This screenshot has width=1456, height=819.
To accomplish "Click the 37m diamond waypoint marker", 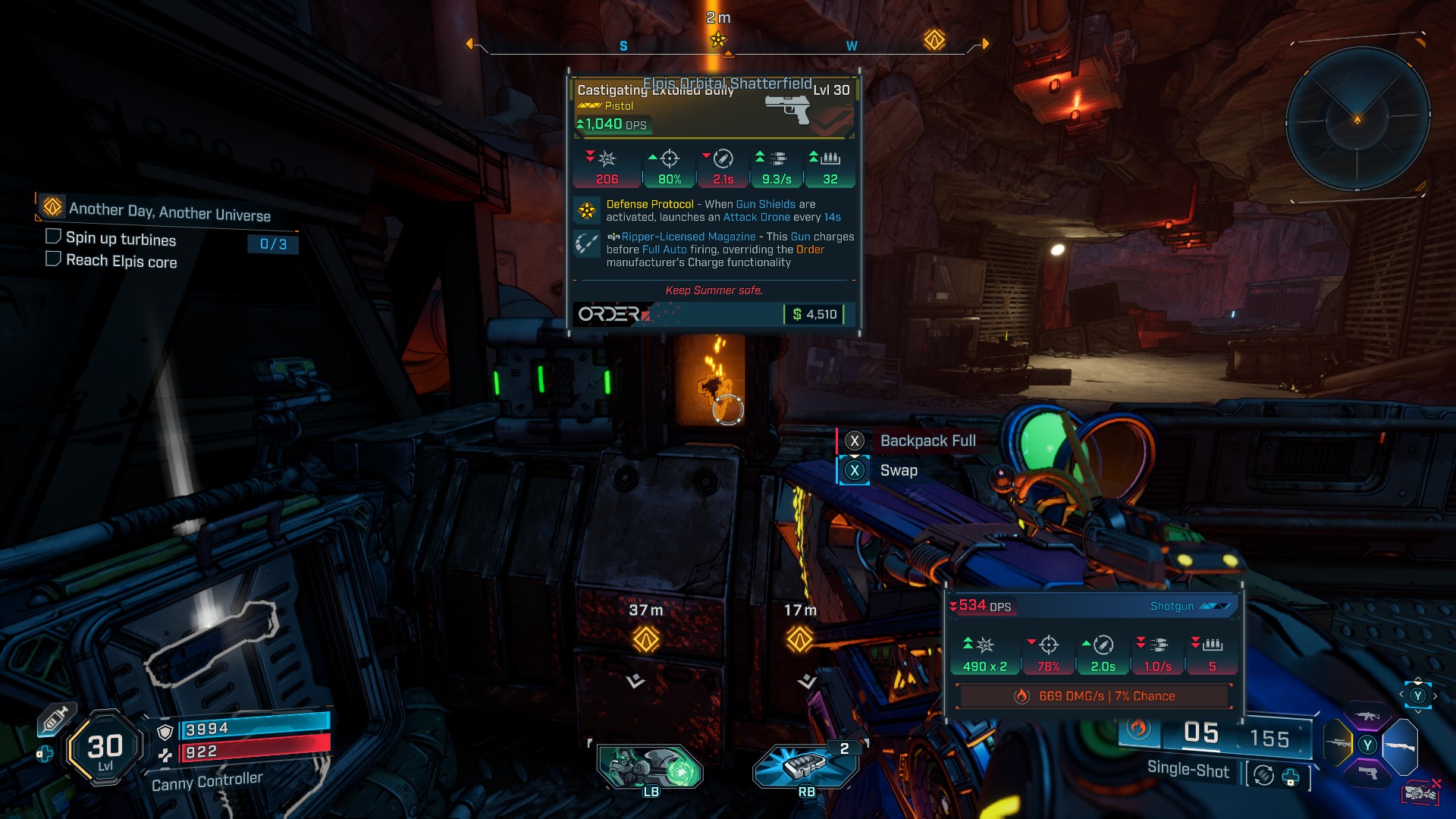I will coord(646,639).
